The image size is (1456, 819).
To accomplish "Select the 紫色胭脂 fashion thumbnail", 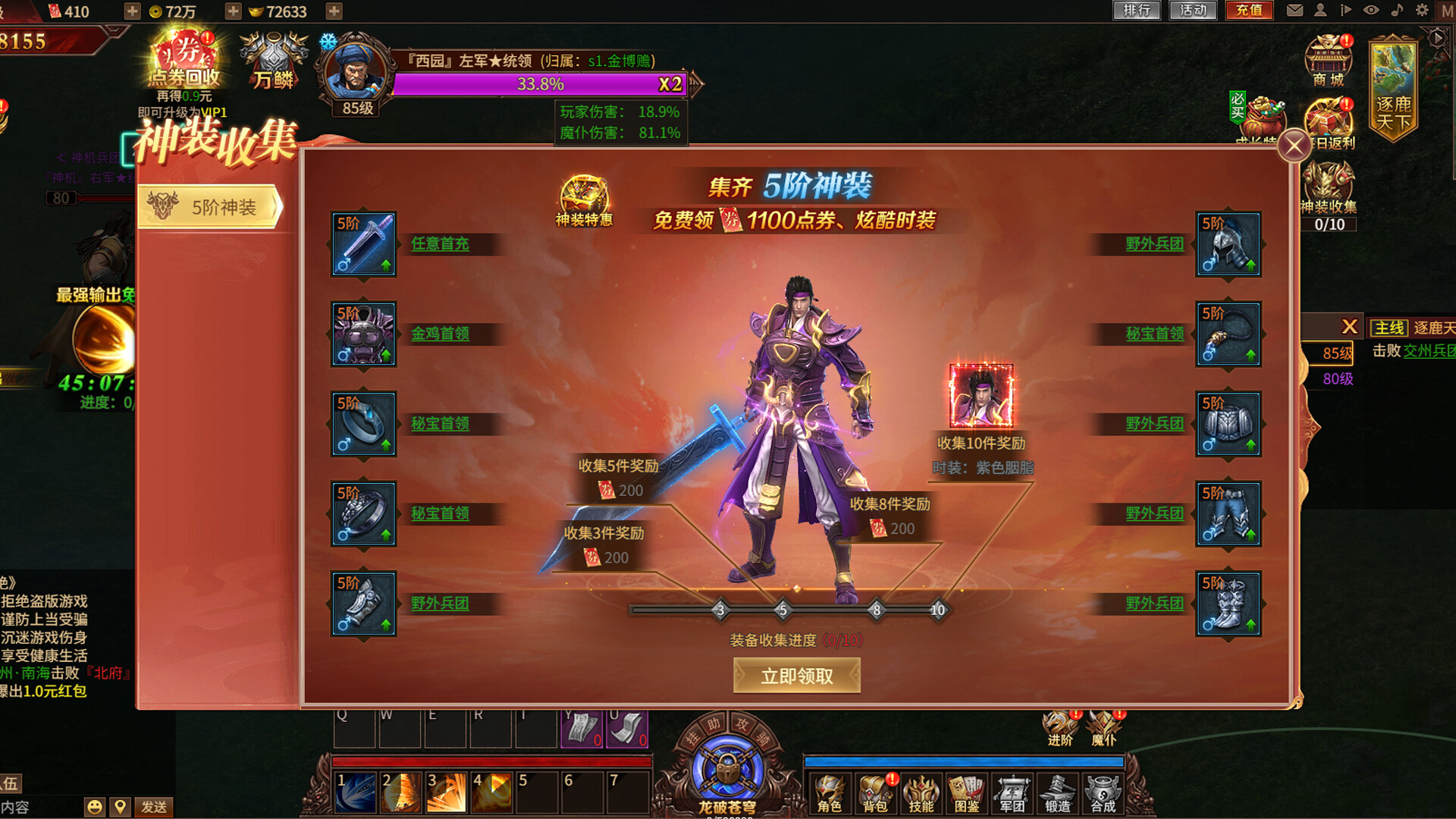I will click(981, 396).
